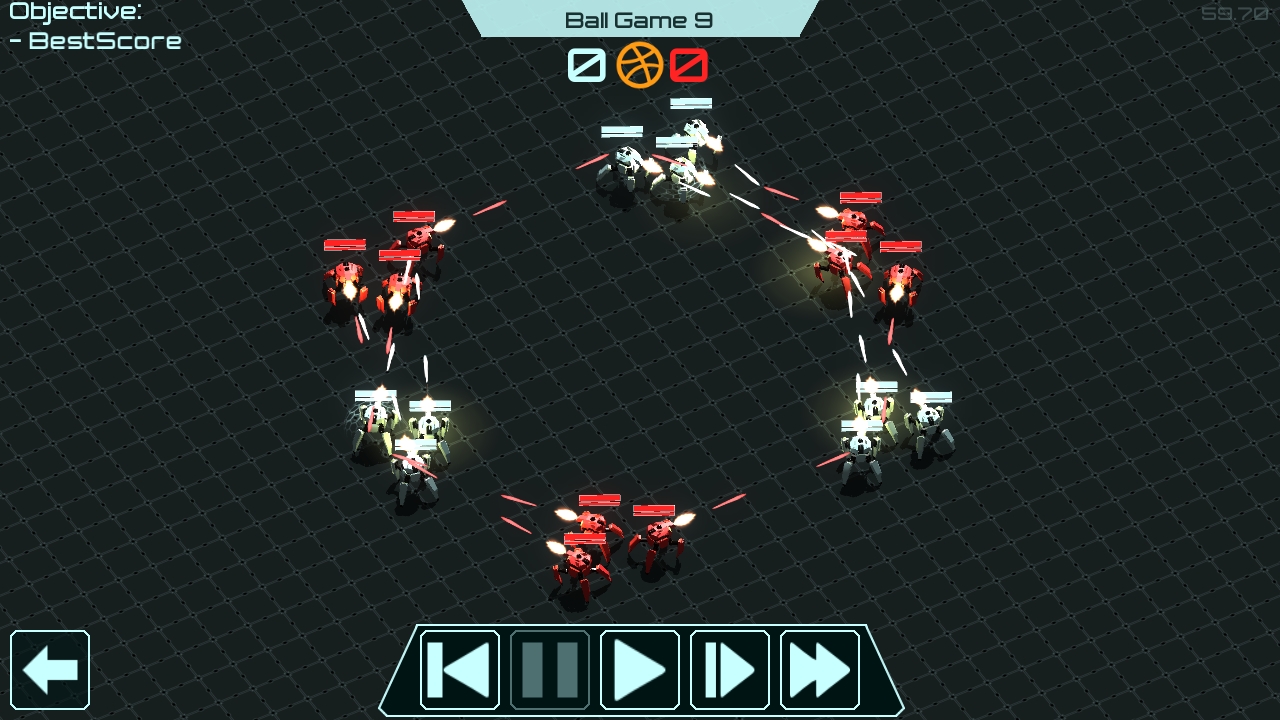Toggle fast-forward speed mode
Image resolution: width=1280 pixels, height=720 pixels.
819,669
